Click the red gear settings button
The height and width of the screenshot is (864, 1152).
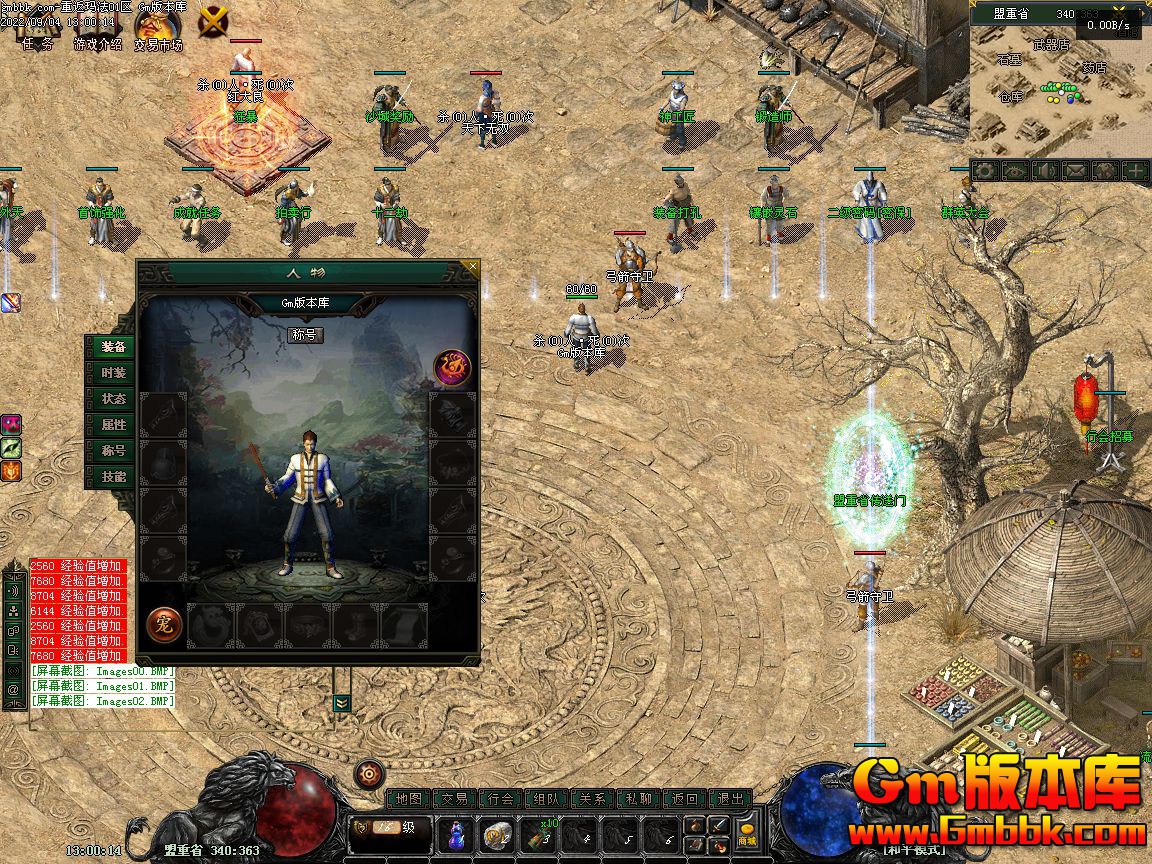(x=370, y=773)
